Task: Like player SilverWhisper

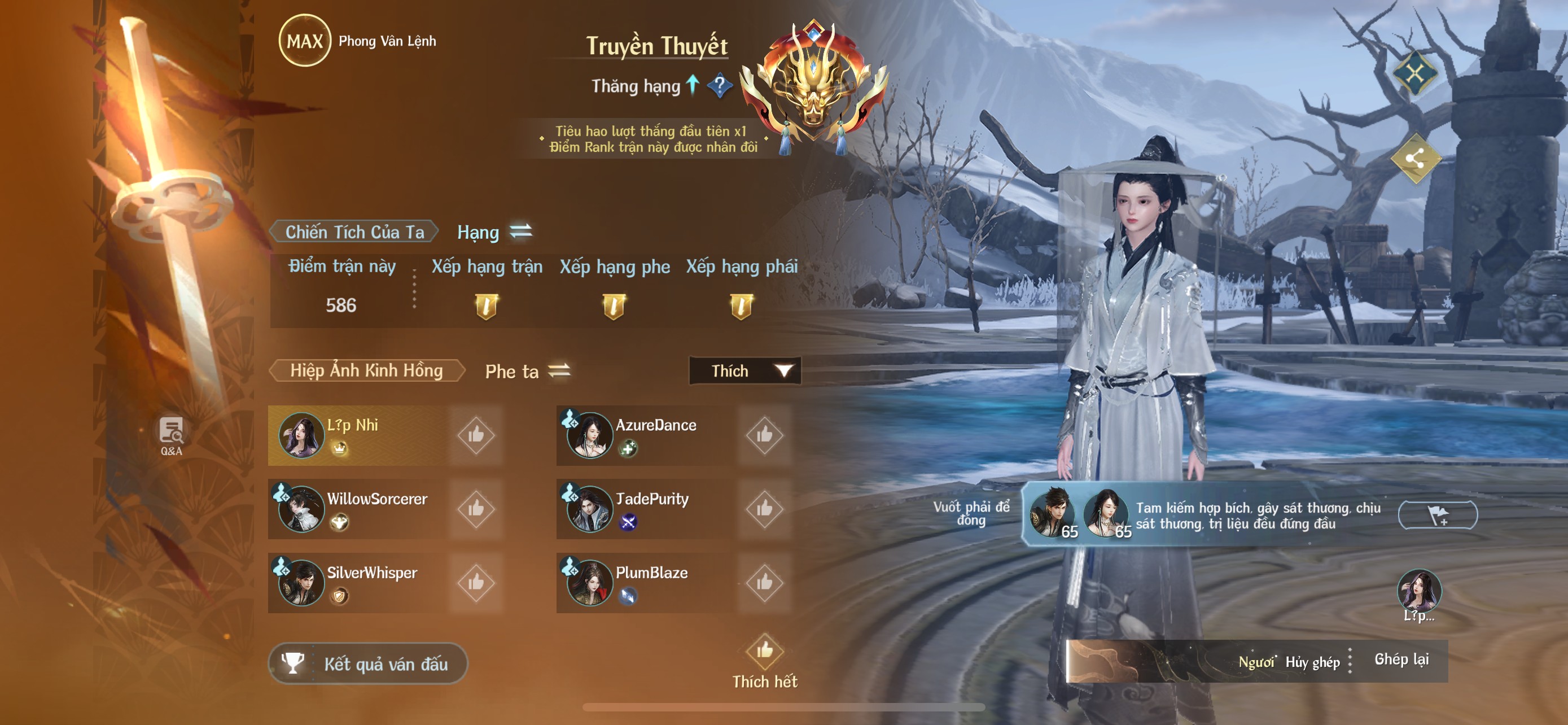Action: coord(476,583)
